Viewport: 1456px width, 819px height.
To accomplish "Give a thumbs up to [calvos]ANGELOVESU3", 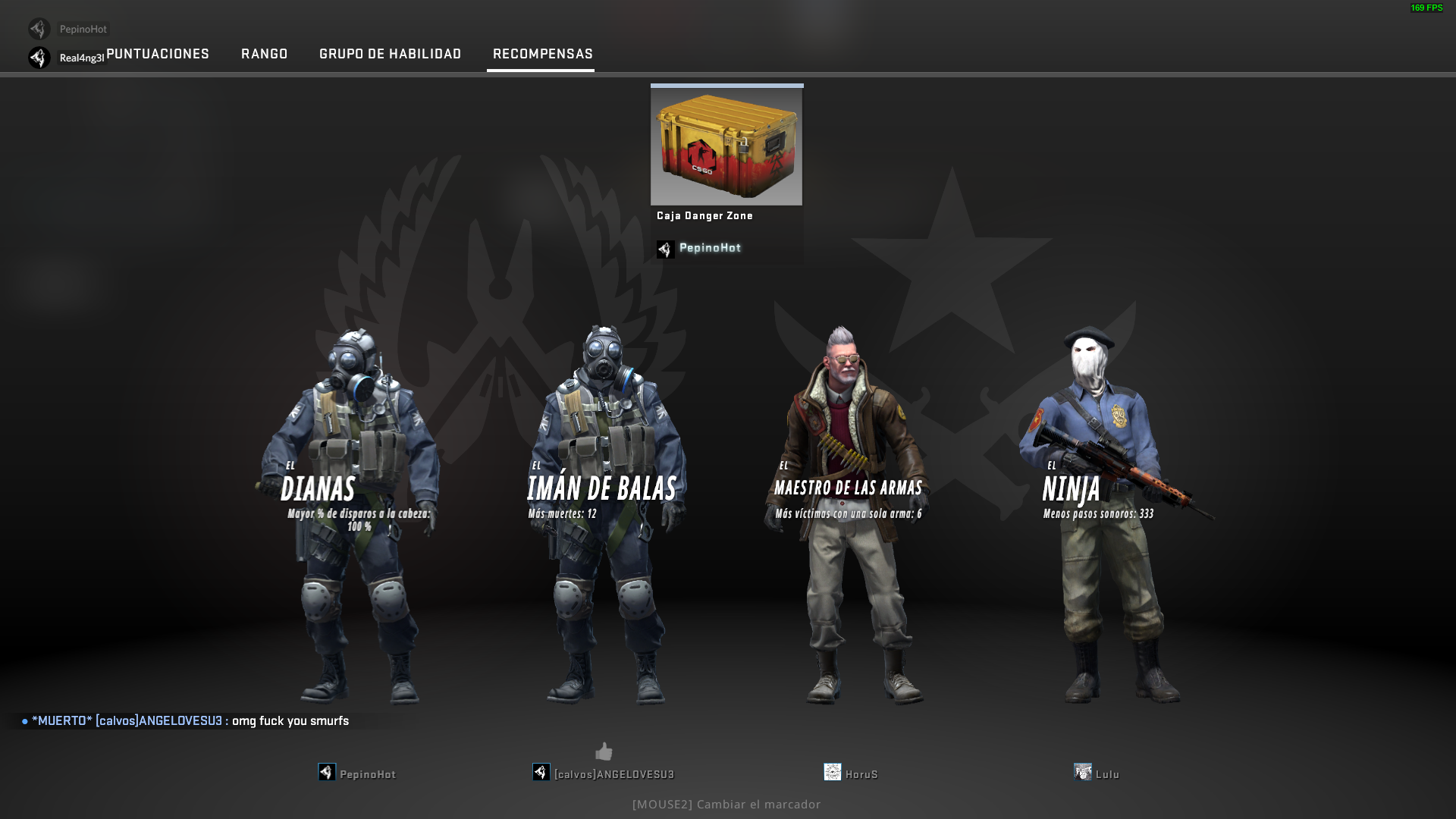I will point(604,752).
